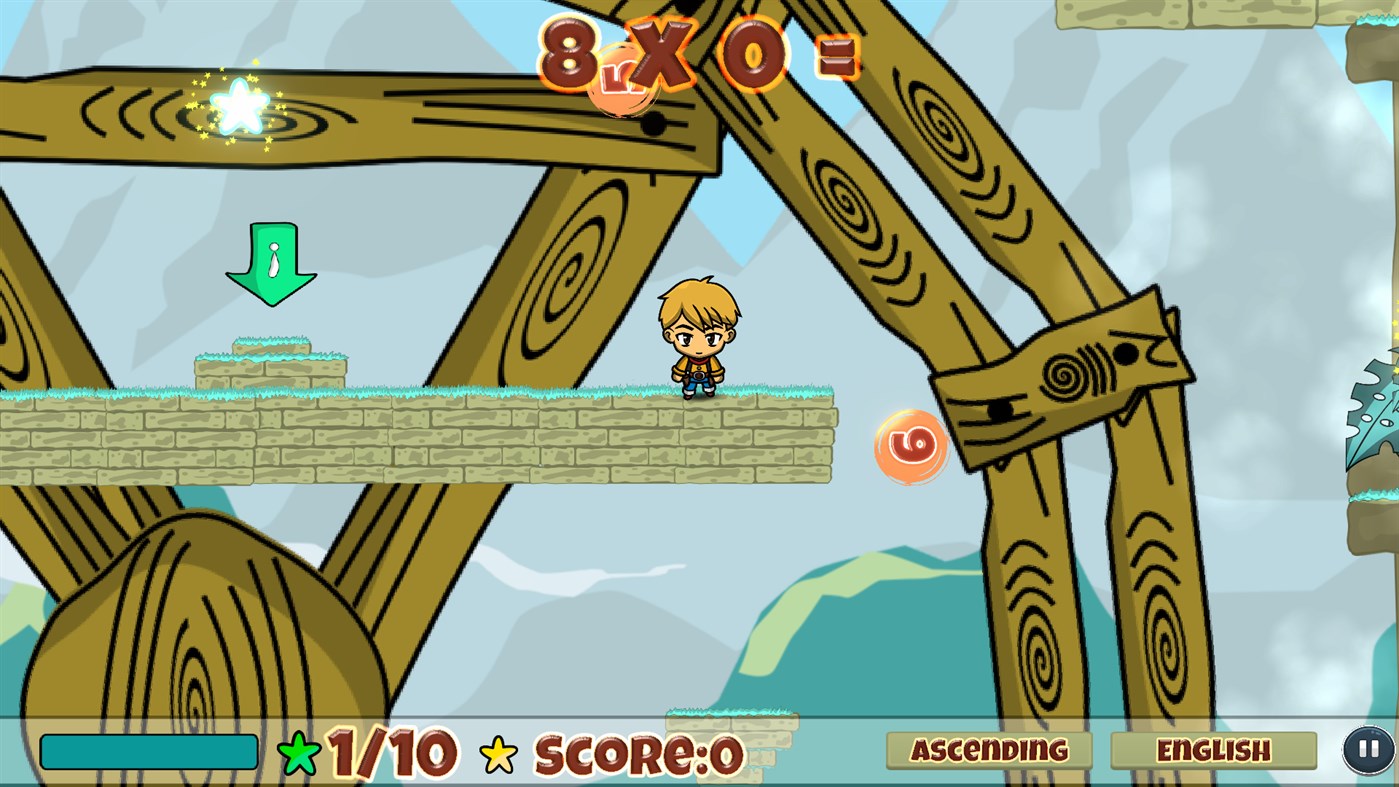Open the Ascending order selector
Screen dimensions: 1399x787
click(989, 749)
